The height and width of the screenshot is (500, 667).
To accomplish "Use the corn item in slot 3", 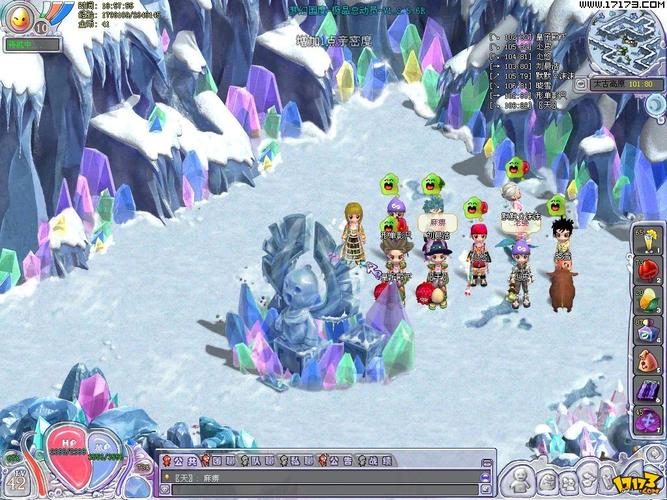I will tap(647, 301).
